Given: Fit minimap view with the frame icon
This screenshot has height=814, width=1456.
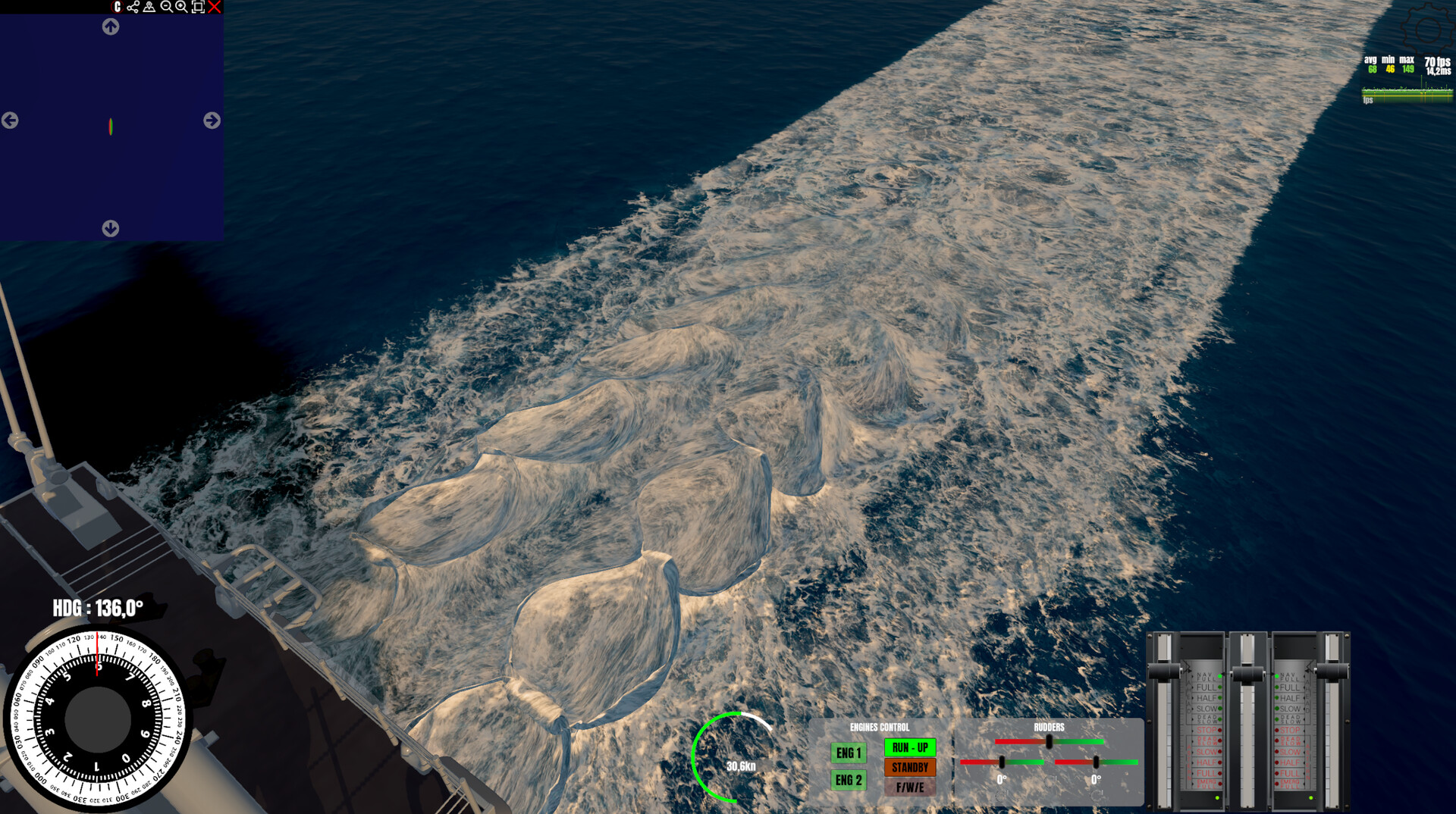Looking at the screenshot, I should click(x=198, y=7).
